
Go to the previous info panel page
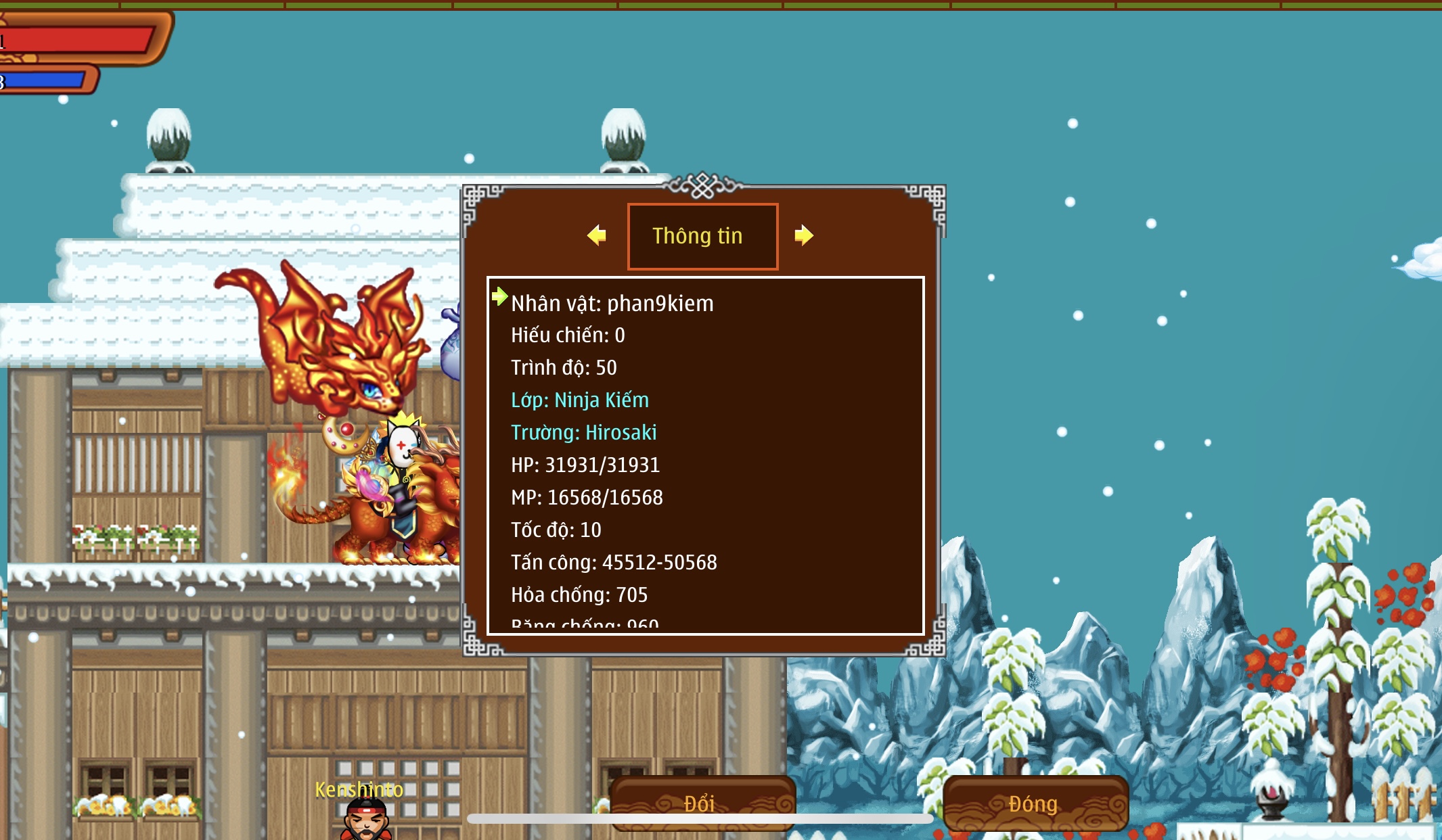[x=597, y=235]
